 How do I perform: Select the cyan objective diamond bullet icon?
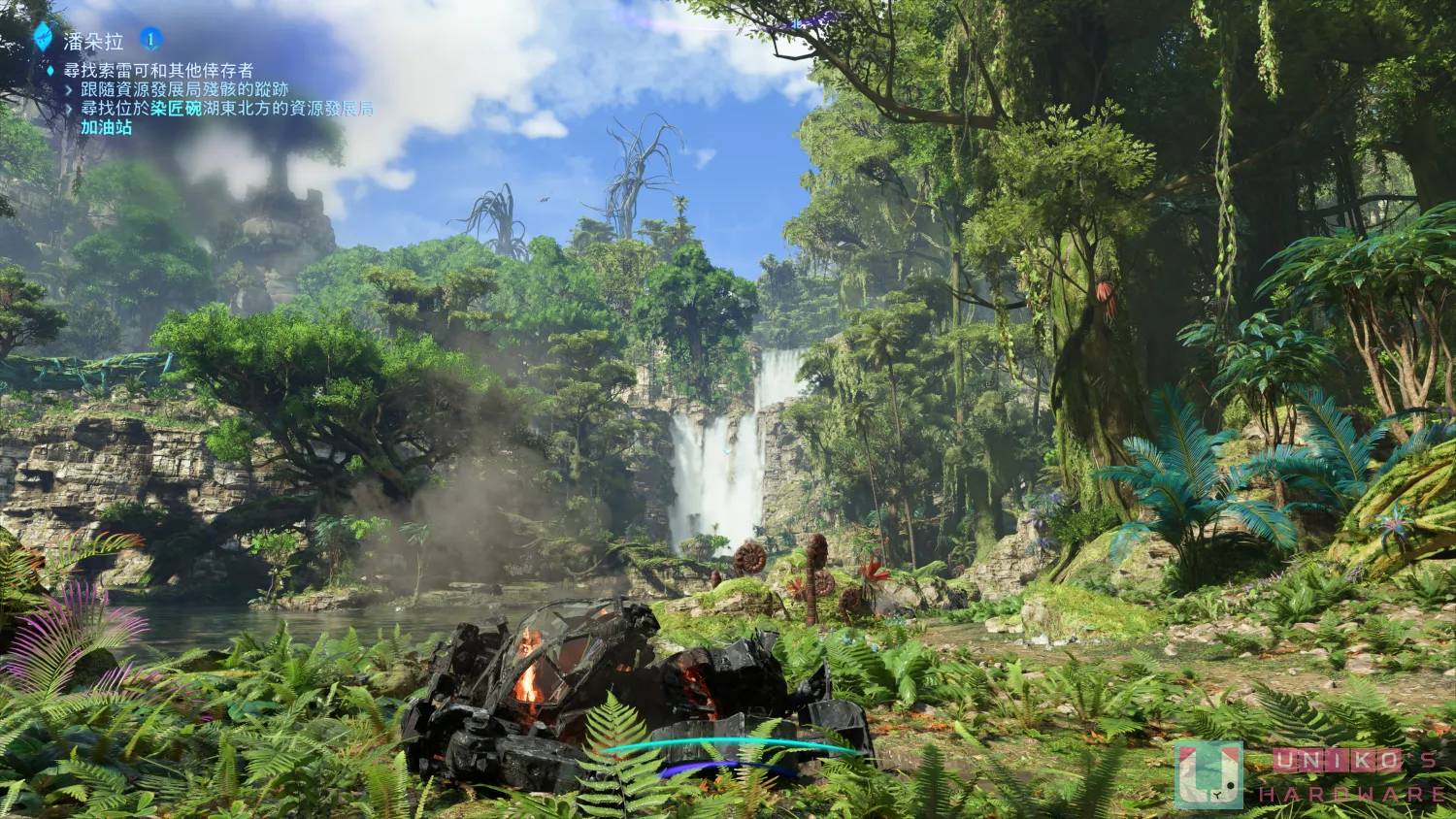point(49,70)
